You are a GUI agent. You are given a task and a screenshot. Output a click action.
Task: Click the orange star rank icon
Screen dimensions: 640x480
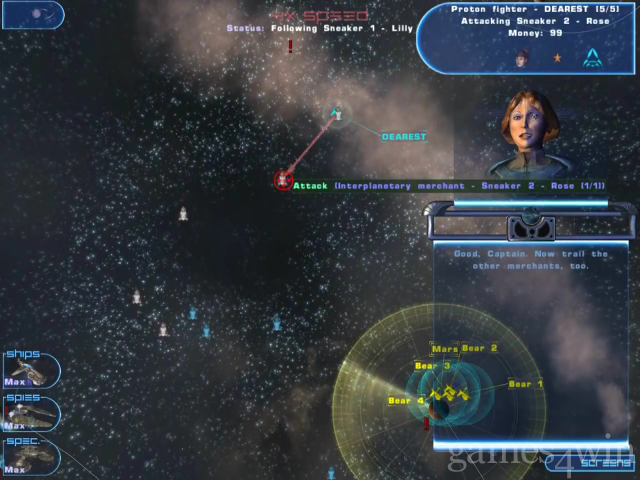[556, 58]
